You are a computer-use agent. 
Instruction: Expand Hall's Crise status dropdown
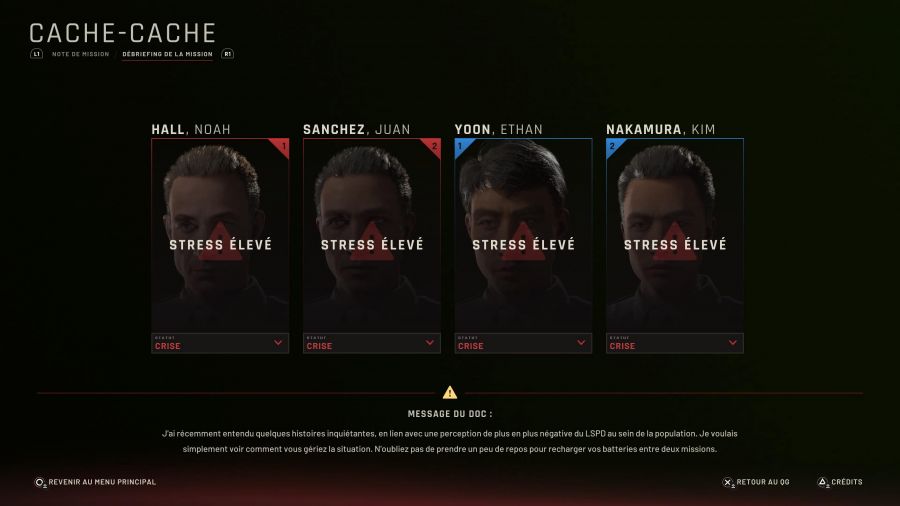220,343
